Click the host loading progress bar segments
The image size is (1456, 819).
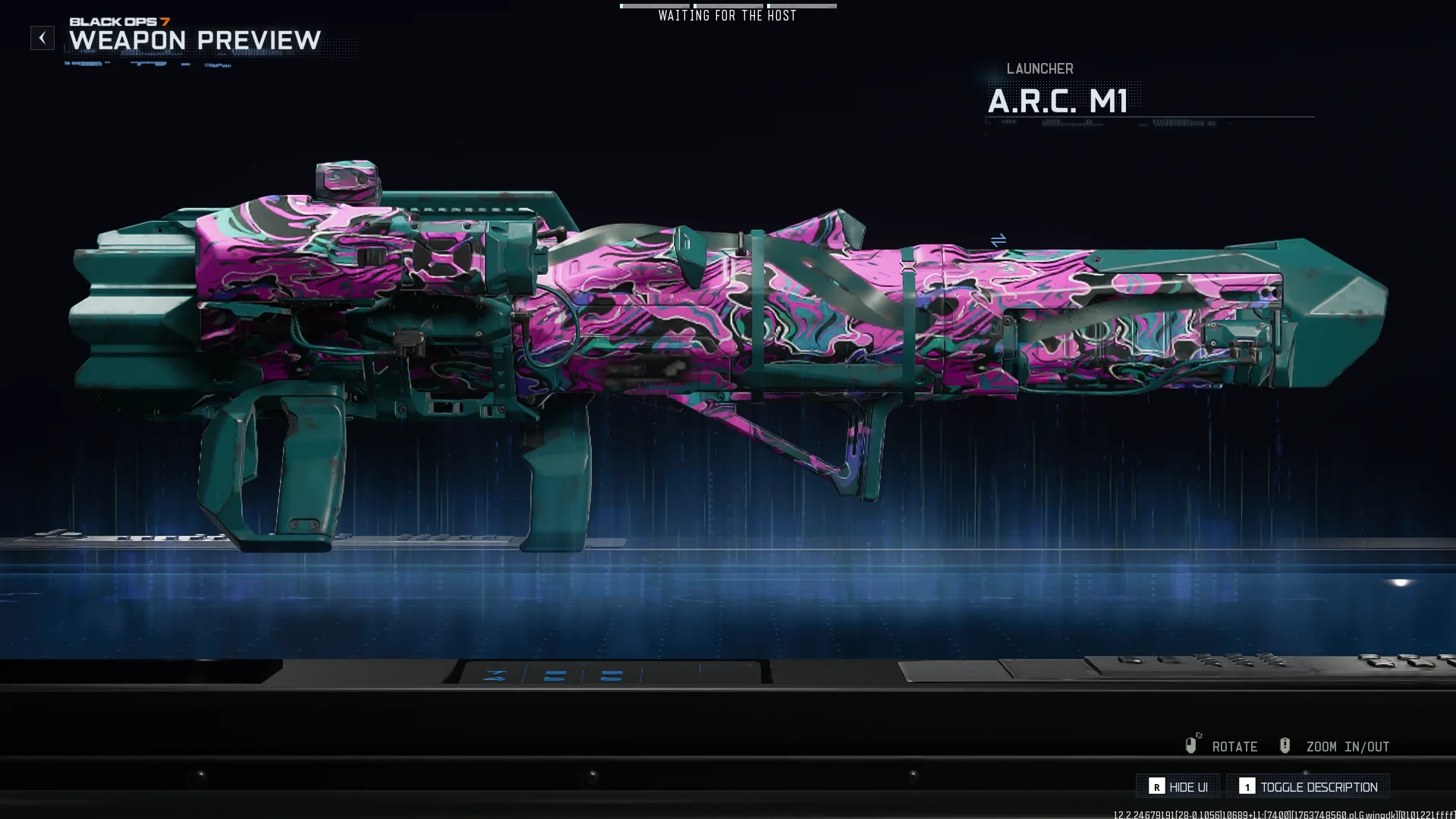728,5
